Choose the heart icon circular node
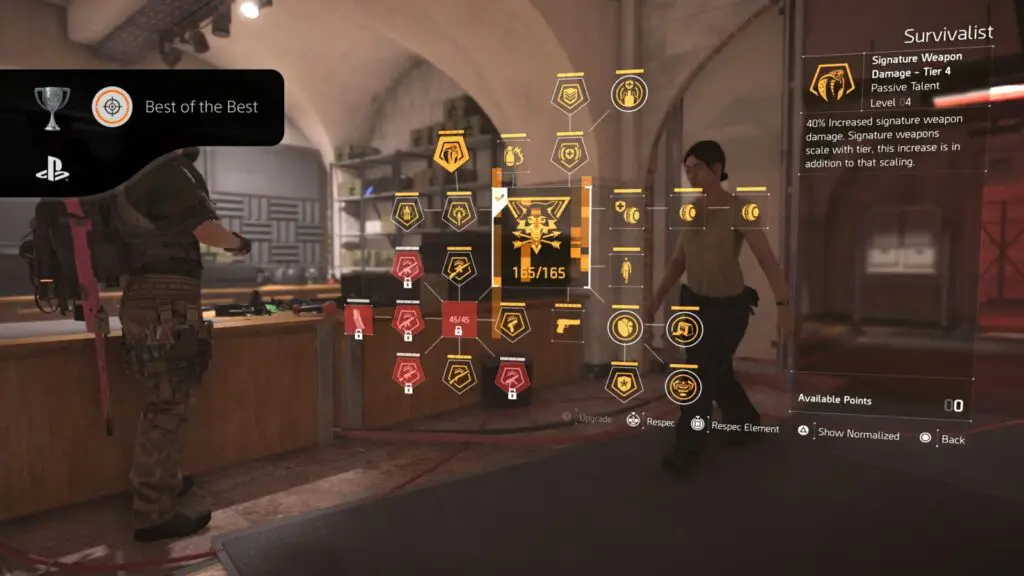The height and width of the screenshot is (576, 1024). (x=626, y=325)
